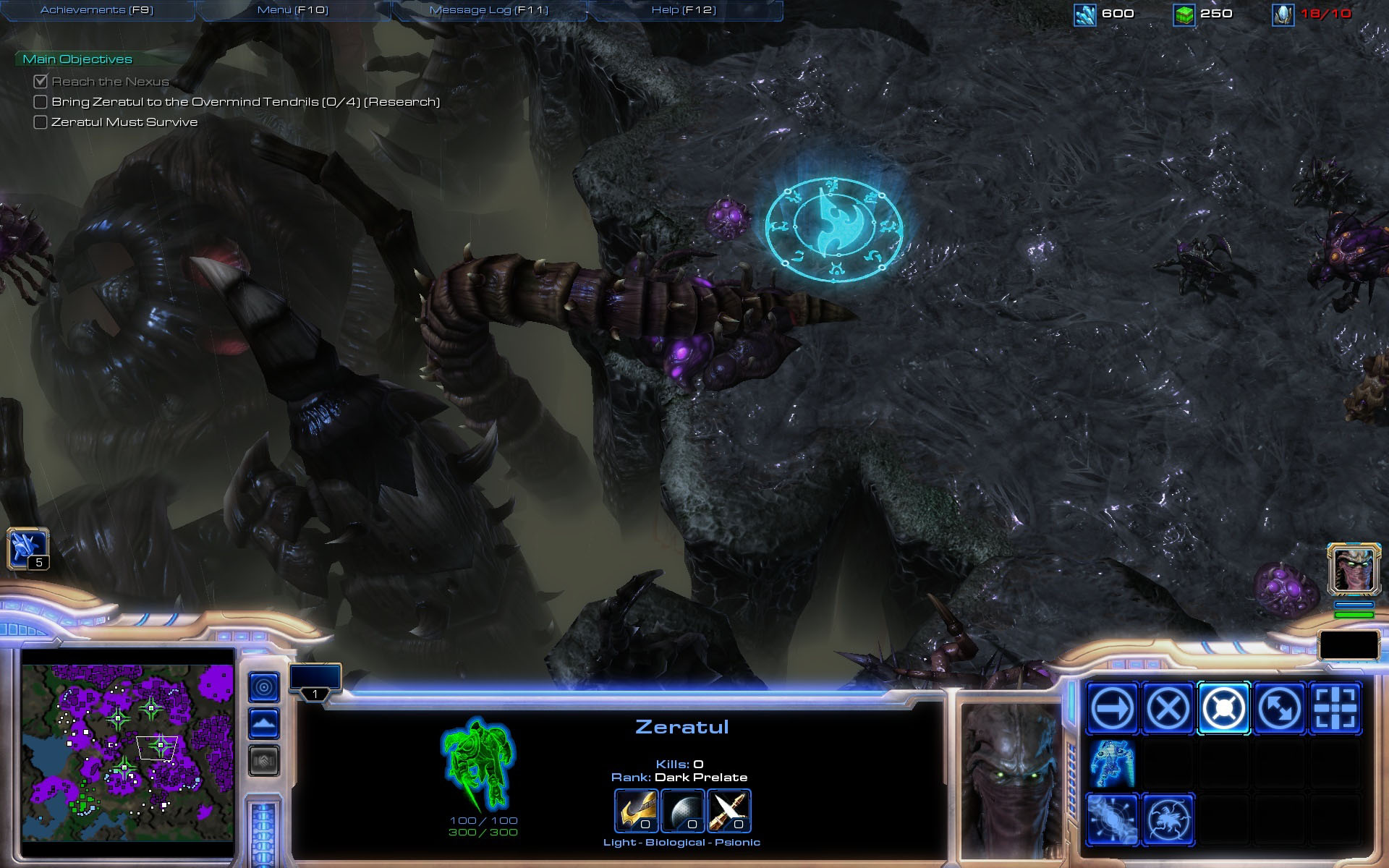Open the Help menu
The width and height of the screenshot is (1389, 868).
pyautogui.click(x=684, y=10)
